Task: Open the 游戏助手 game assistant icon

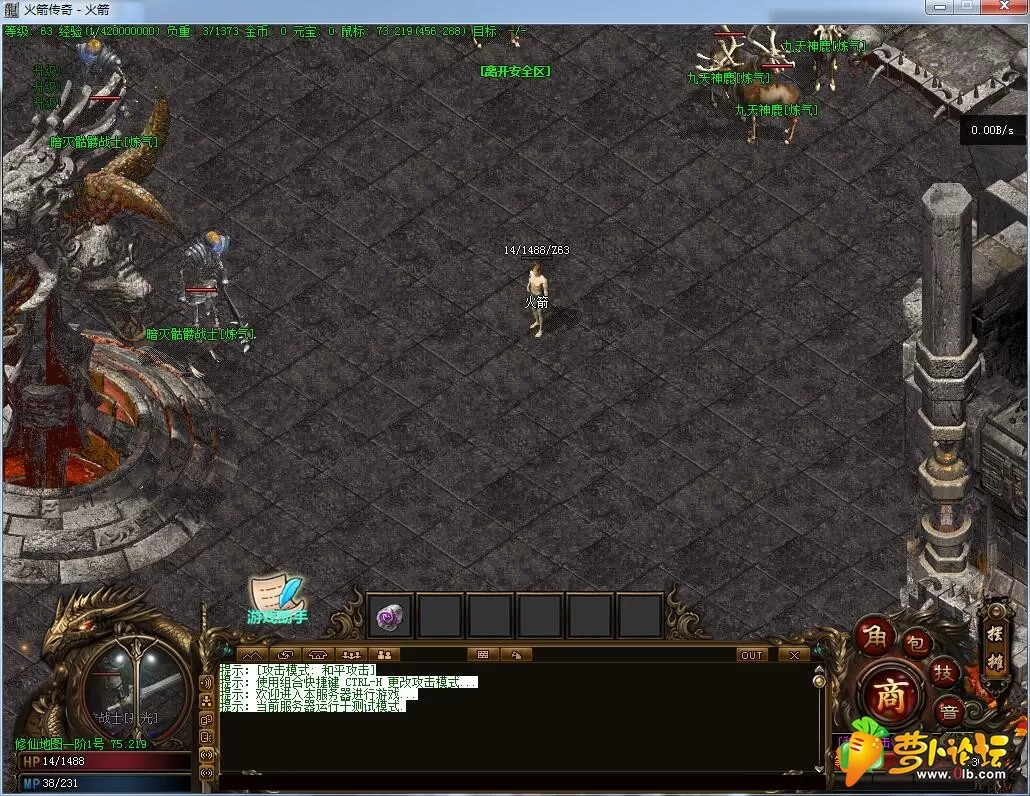Action: [277, 602]
